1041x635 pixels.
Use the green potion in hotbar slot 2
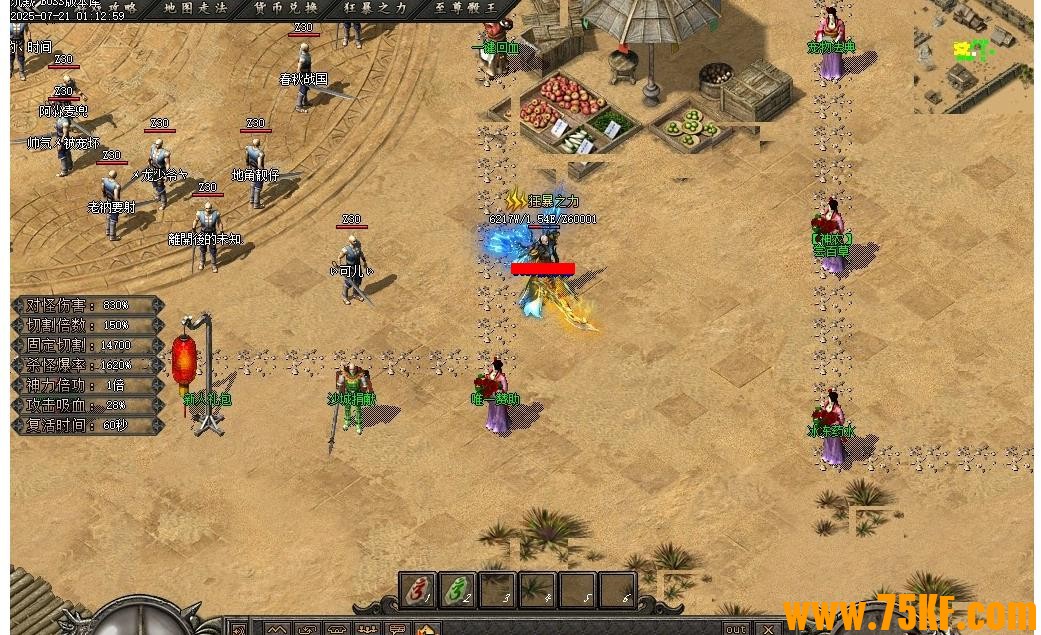coord(458,590)
